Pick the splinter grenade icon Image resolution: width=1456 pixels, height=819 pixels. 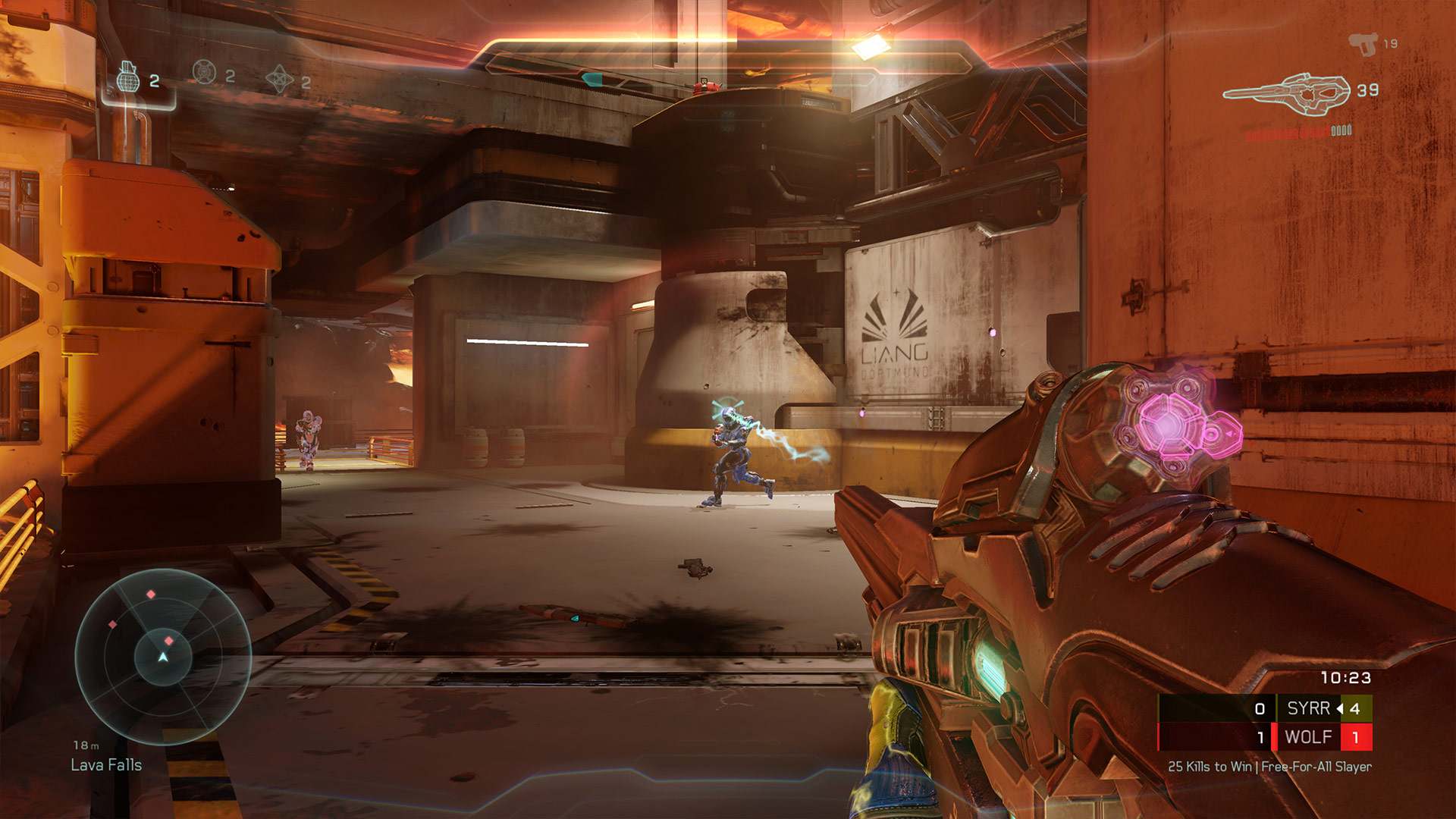(279, 79)
